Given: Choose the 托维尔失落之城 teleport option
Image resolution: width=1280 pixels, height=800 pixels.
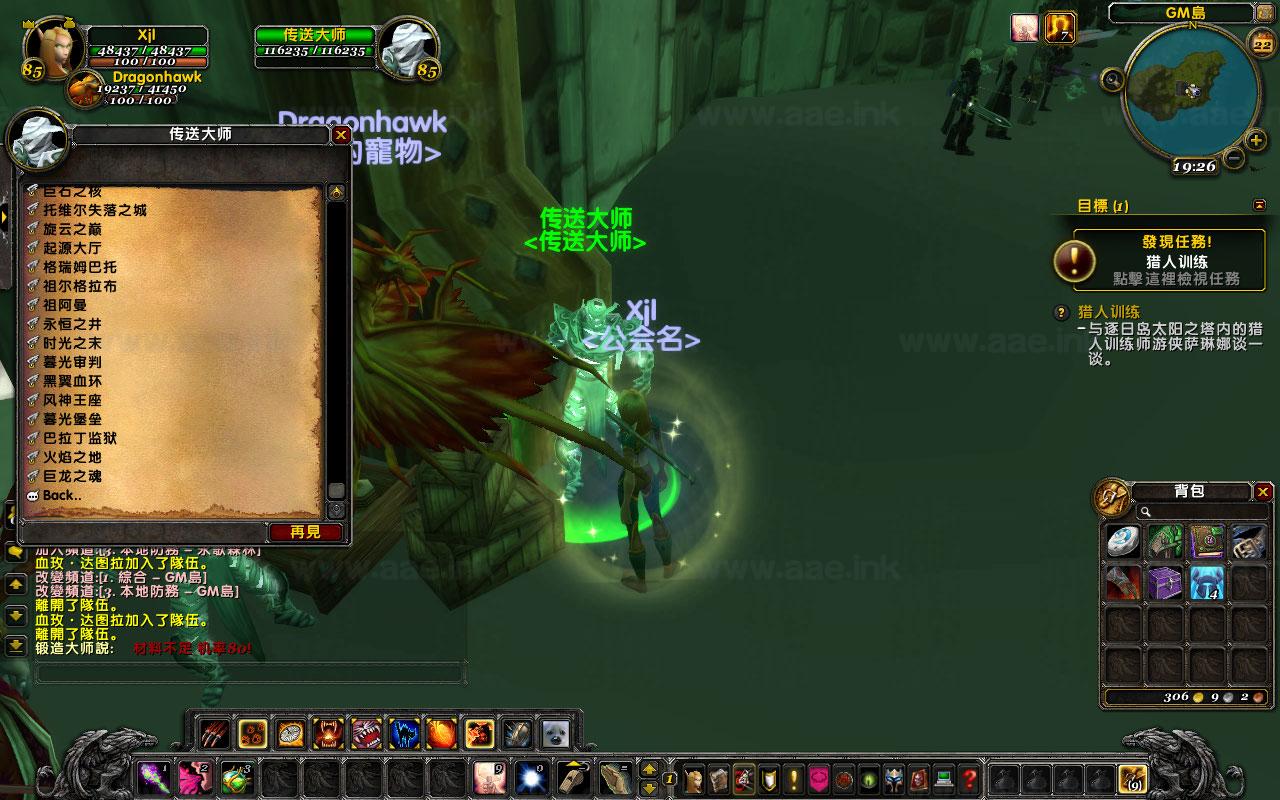Looking at the screenshot, I should point(95,210).
